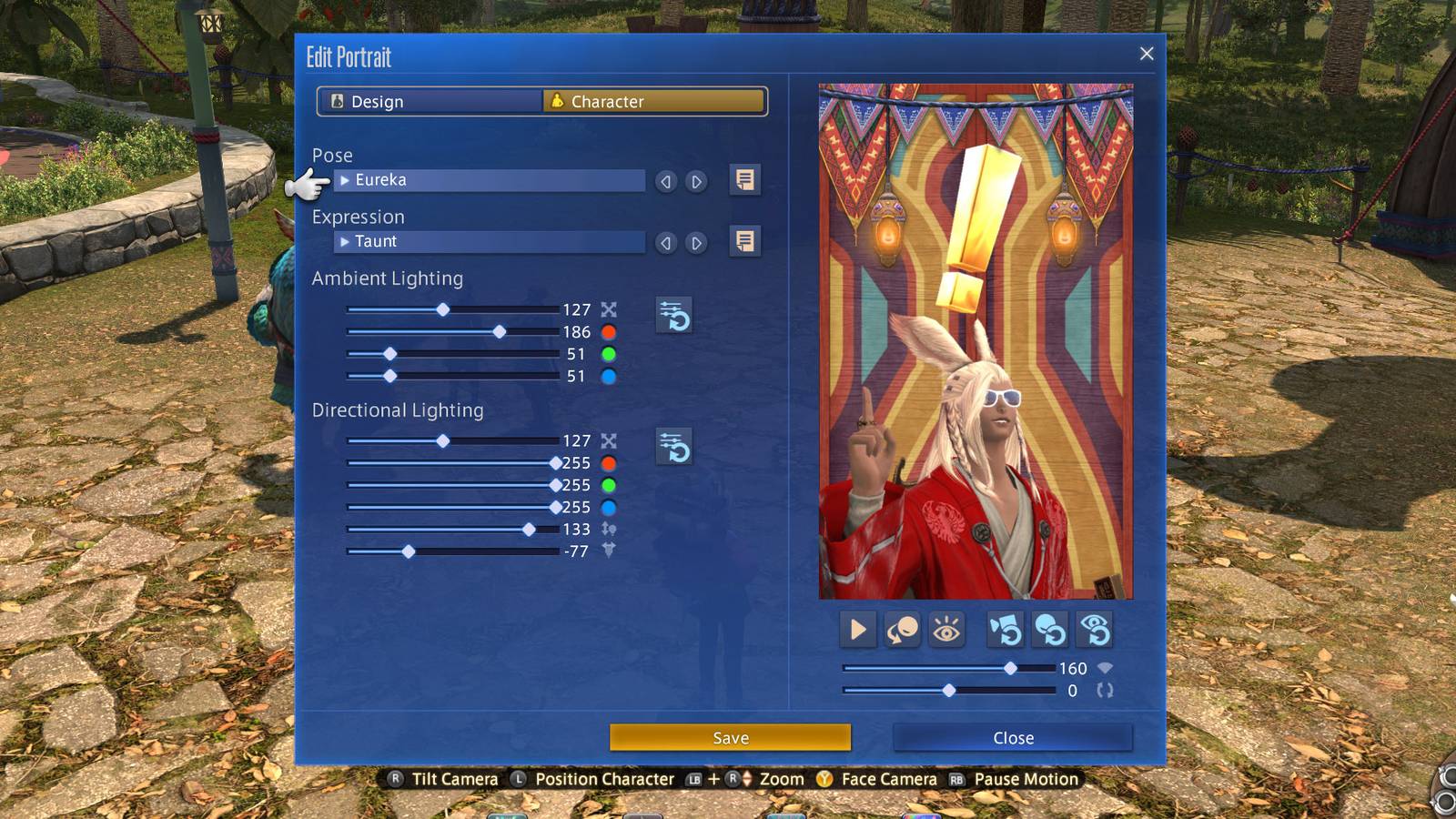The width and height of the screenshot is (1456, 819).
Task: Show the expression list via its list icon
Action: point(744,242)
